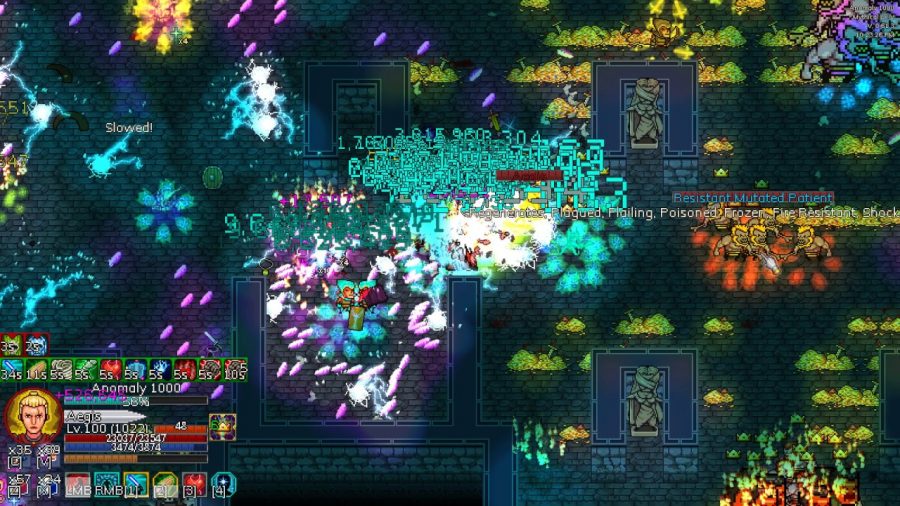Trigger the green skill in slot 2

point(164,485)
